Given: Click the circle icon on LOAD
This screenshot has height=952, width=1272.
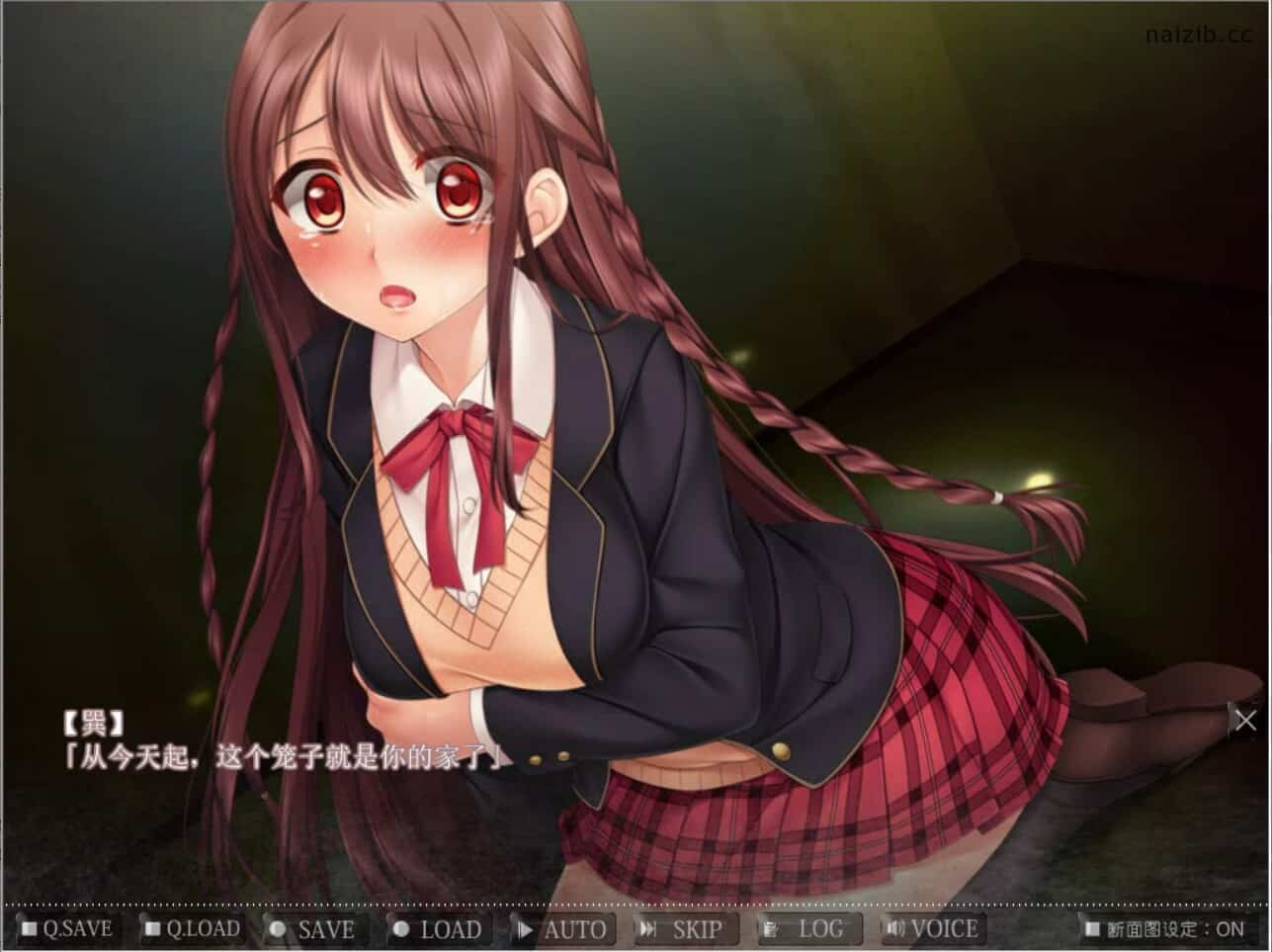Looking at the screenshot, I should (401, 929).
